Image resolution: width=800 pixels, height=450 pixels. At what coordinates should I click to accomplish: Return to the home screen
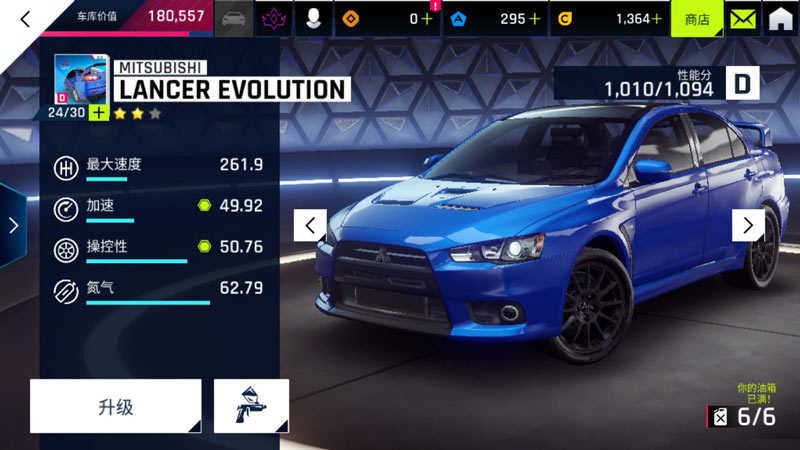(780, 19)
